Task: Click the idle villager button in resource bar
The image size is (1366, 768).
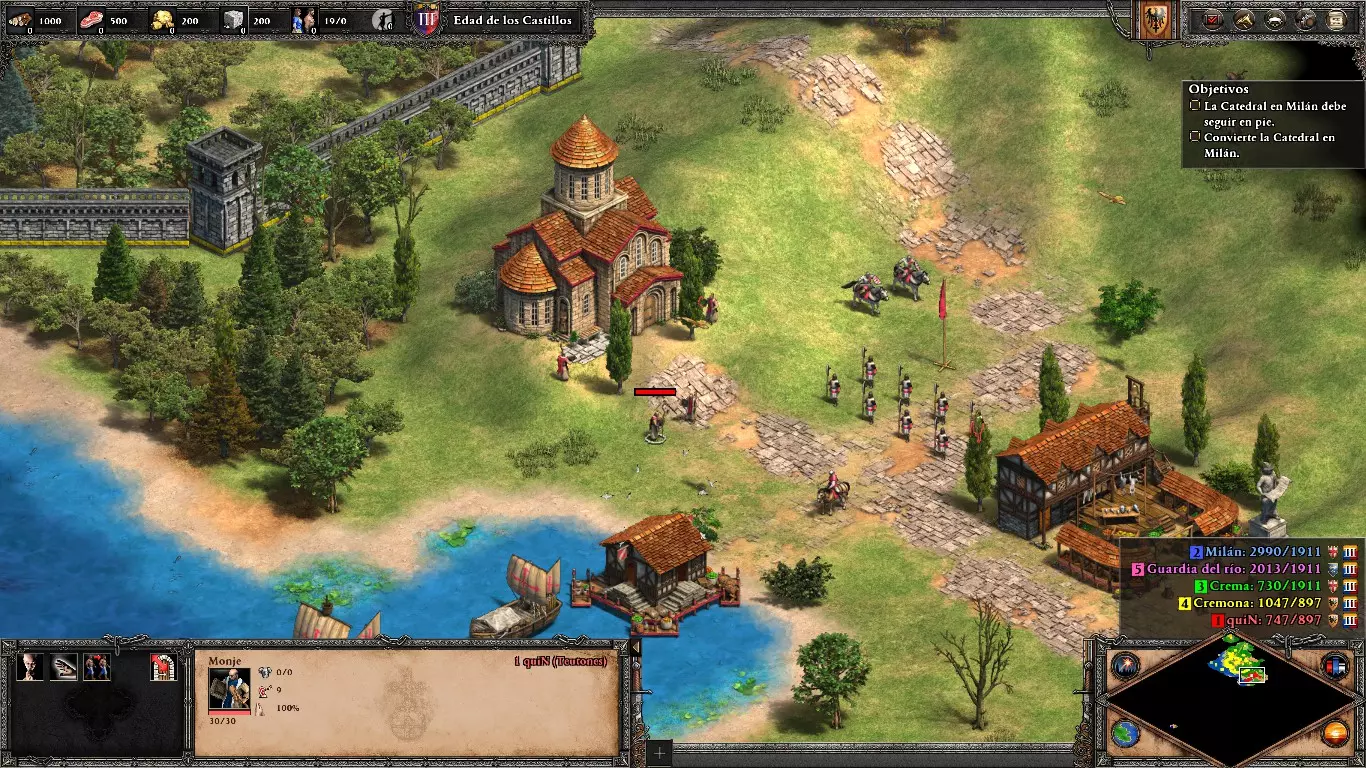Action: point(381,20)
